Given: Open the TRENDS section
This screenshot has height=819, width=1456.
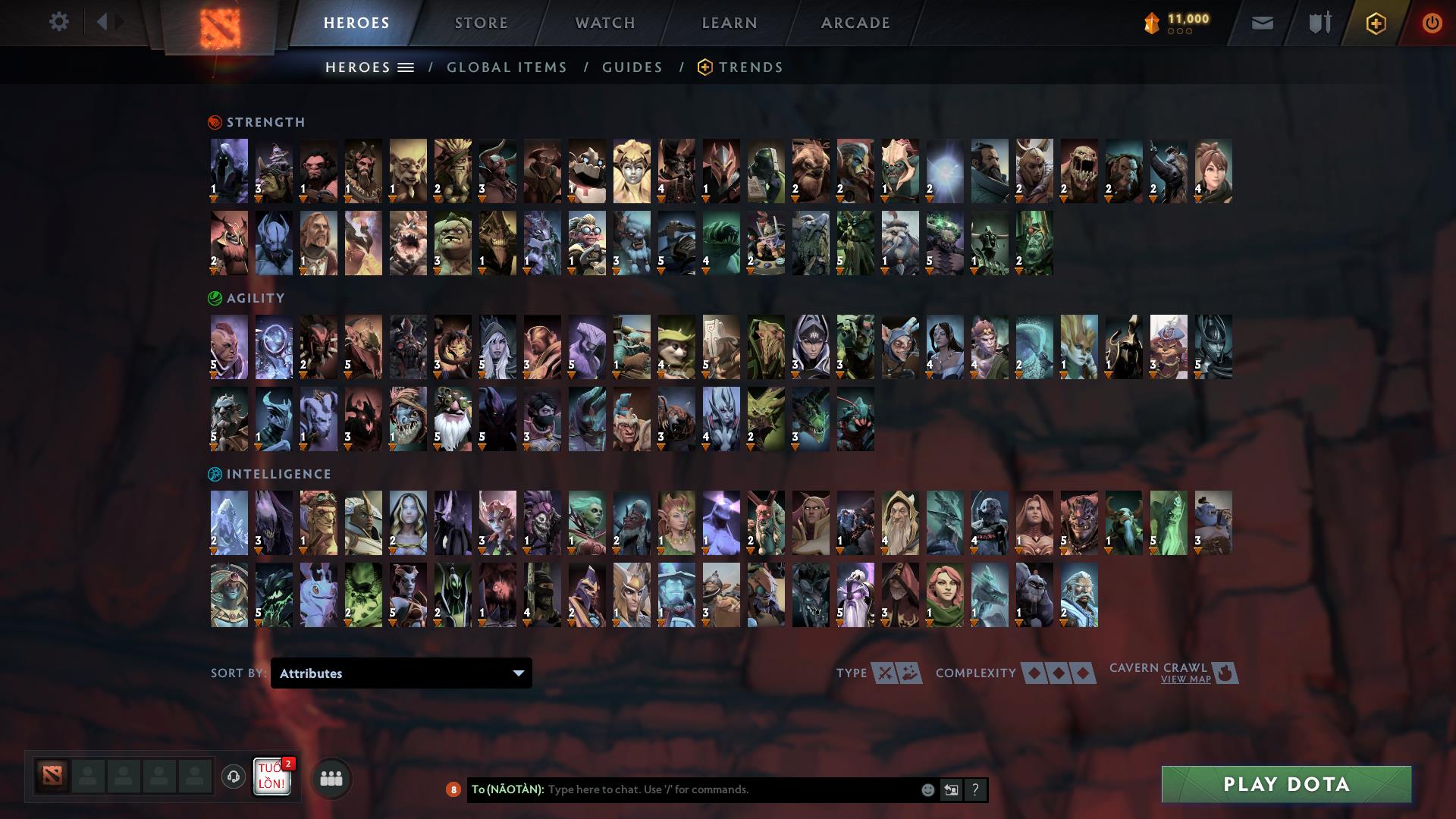Looking at the screenshot, I should [752, 67].
